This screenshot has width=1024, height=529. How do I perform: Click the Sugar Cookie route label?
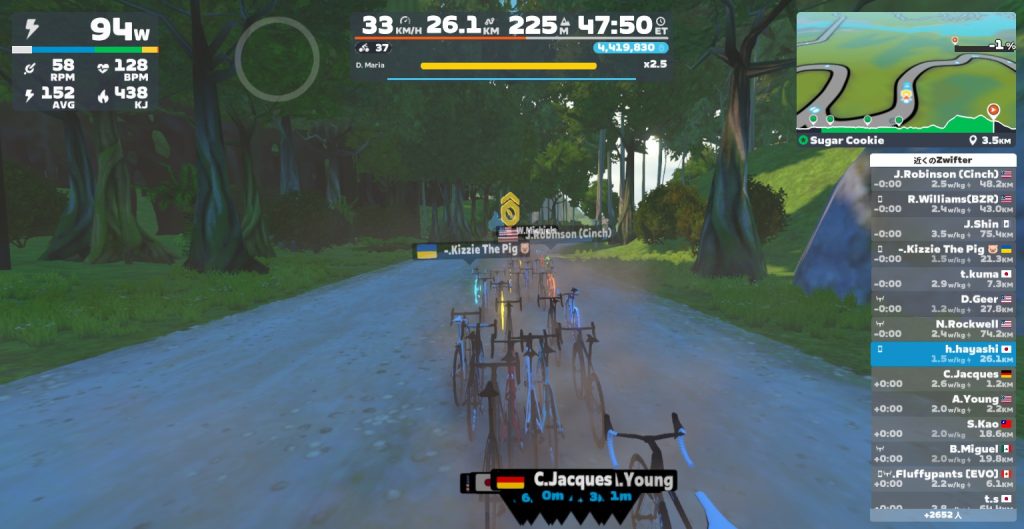point(832,141)
